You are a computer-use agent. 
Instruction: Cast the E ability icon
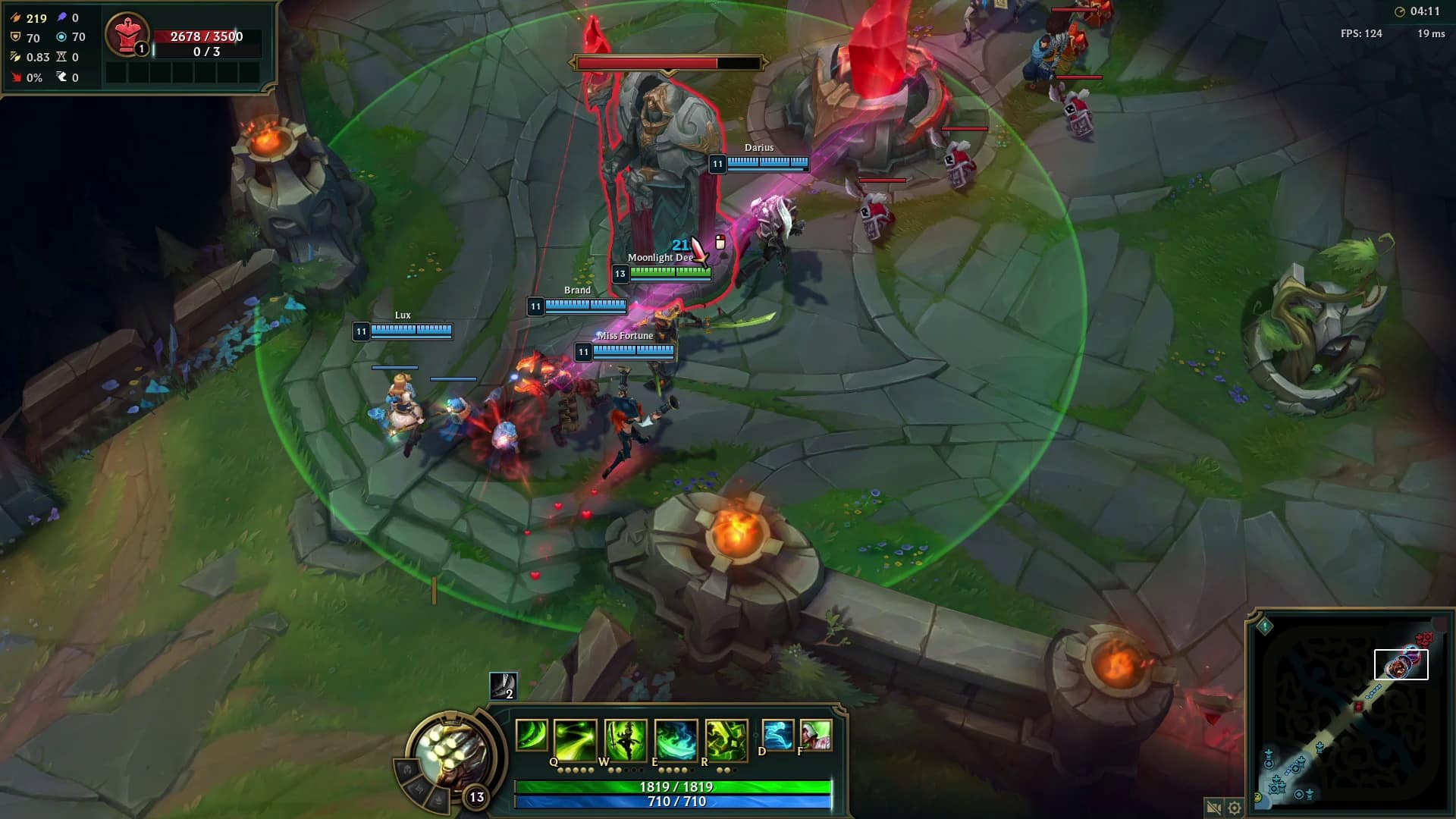(x=676, y=738)
